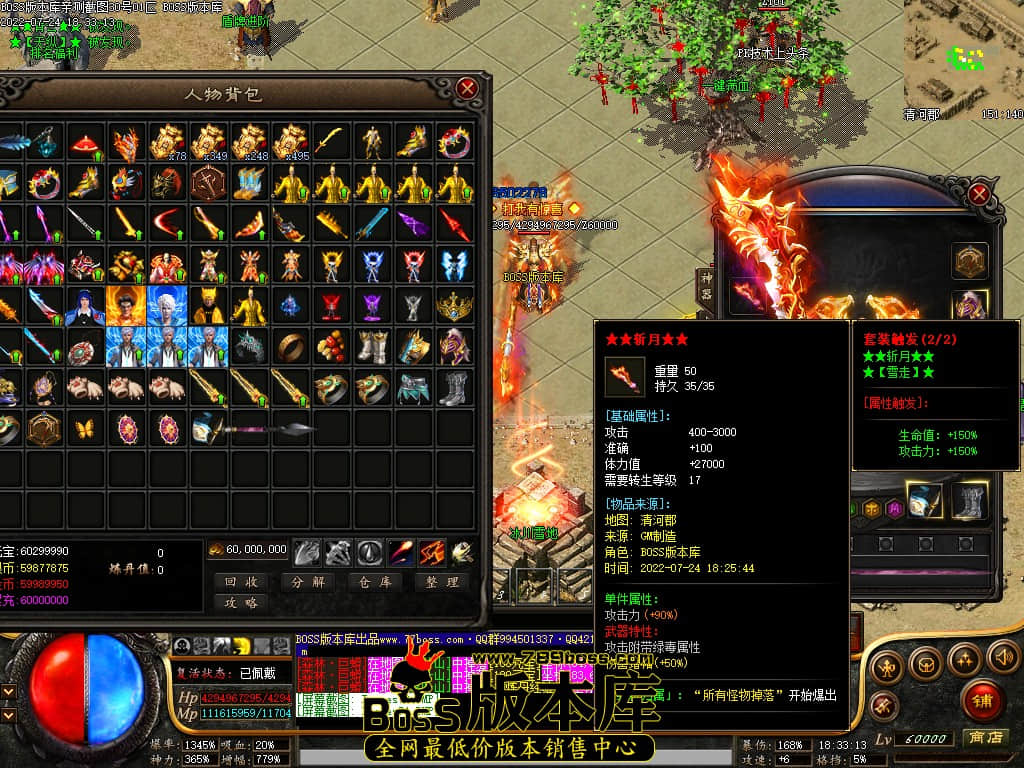The height and width of the screenshot is (768, 1024).
Task: Click the red 铺 stall button
Action: (x=983, y=700)
